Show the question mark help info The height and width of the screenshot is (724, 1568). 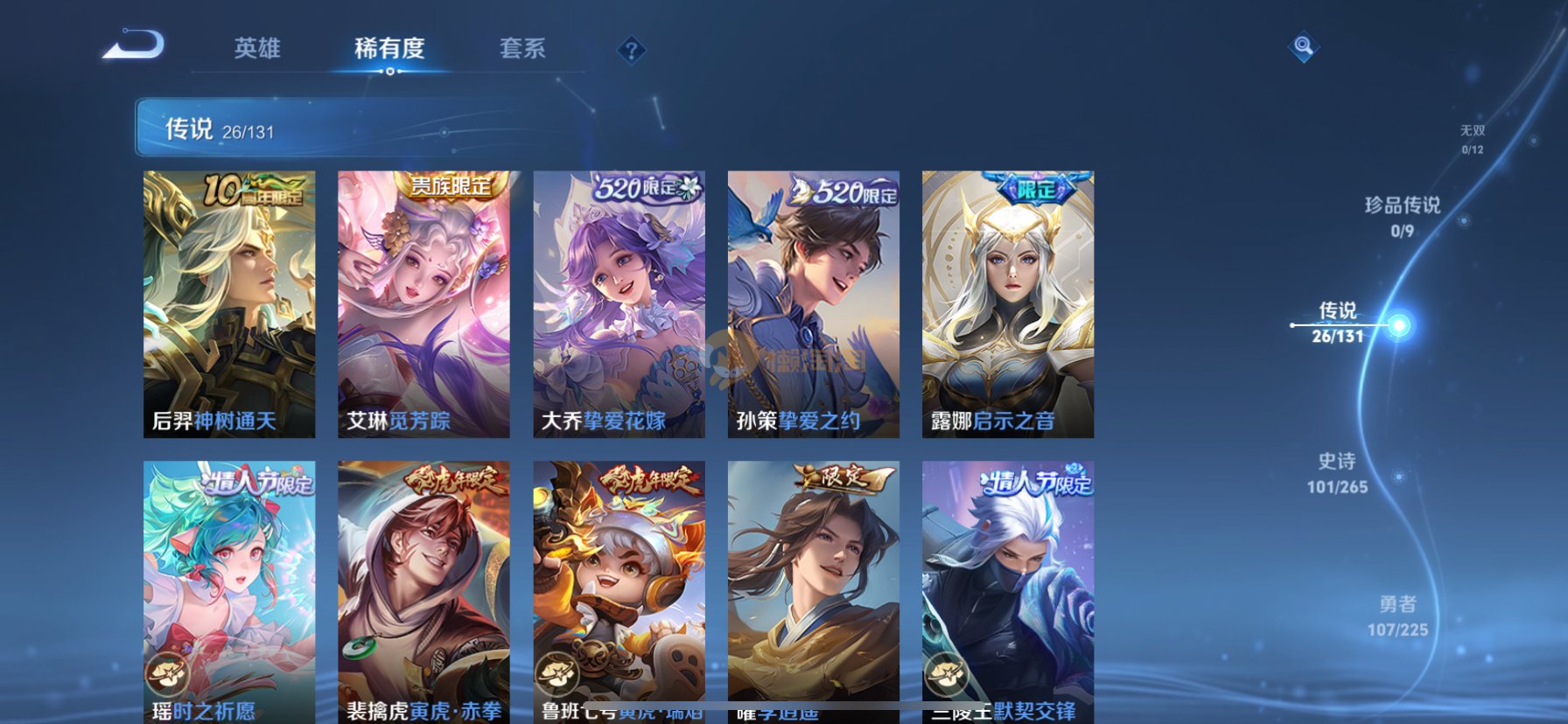[631, 50]
